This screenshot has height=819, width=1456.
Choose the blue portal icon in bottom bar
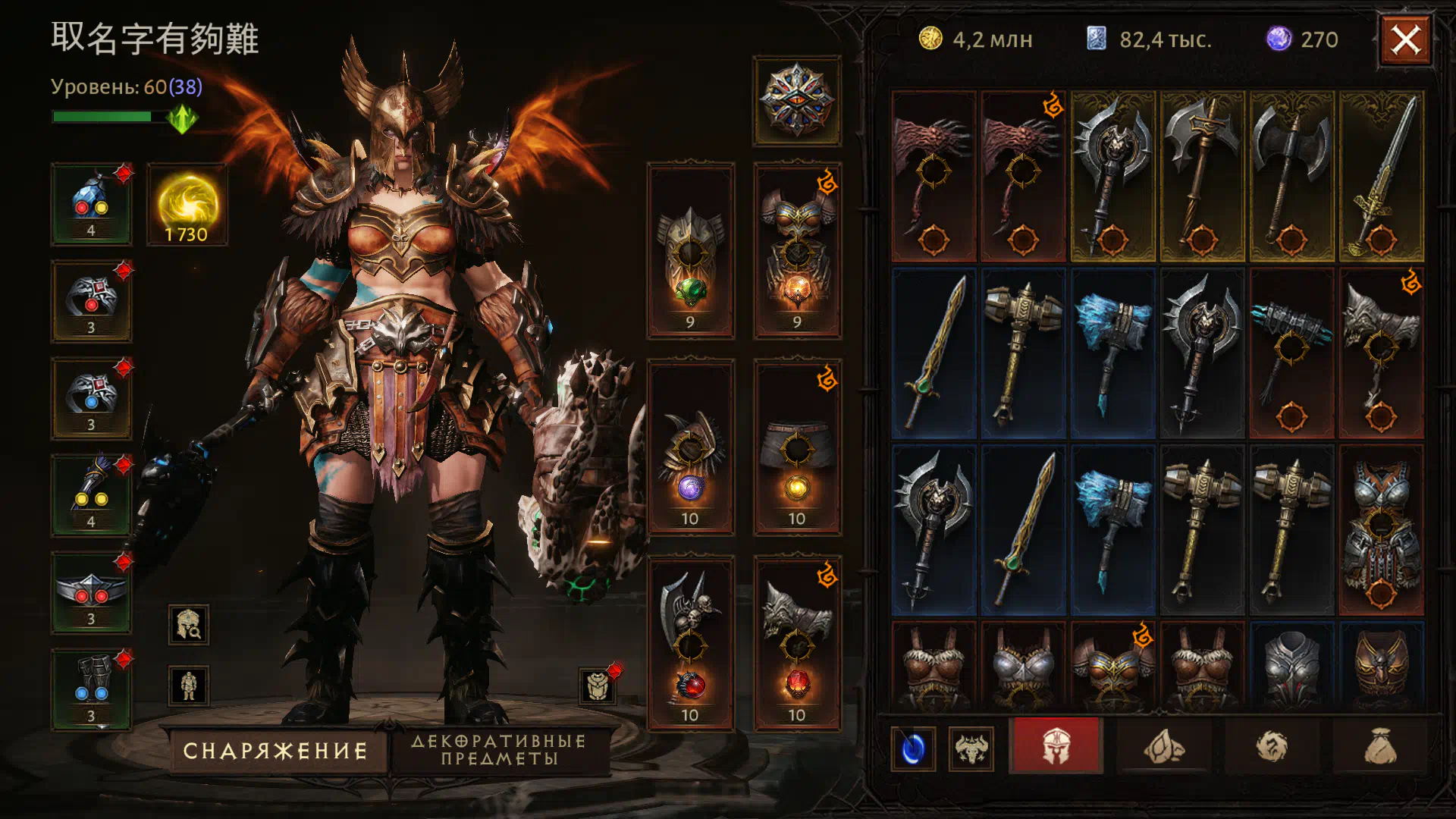(913, 749)
